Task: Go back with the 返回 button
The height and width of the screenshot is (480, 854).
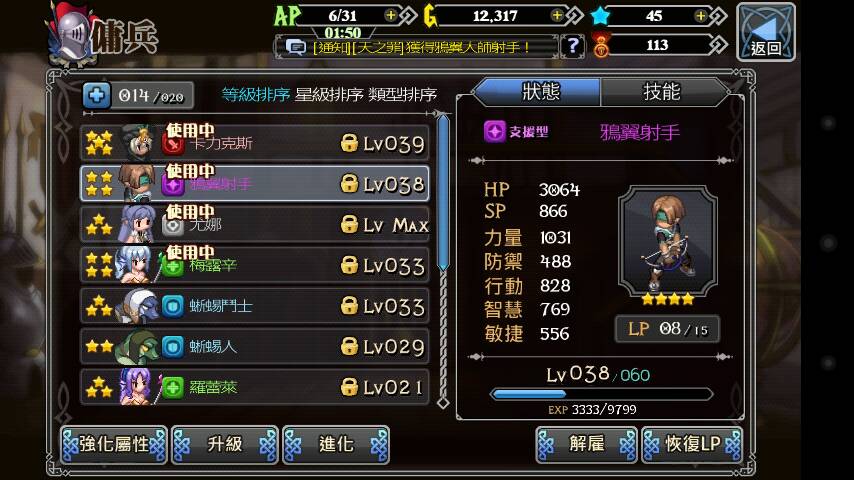Action: click(x=766, y=31)
